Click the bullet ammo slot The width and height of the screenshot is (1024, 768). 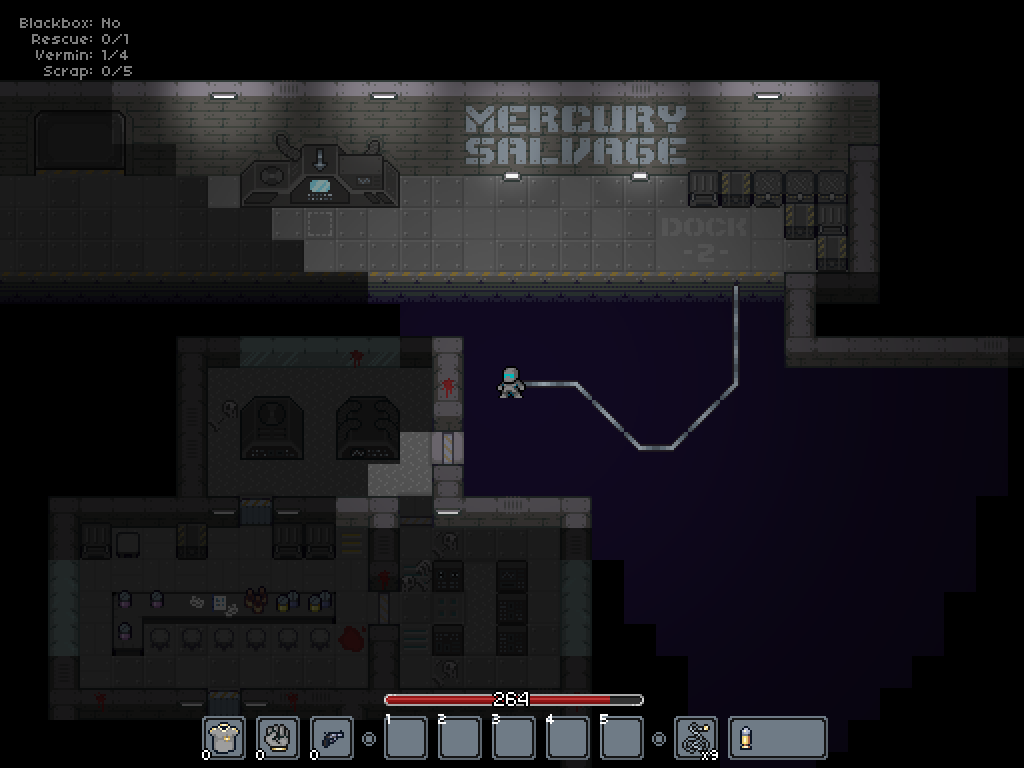777,738
